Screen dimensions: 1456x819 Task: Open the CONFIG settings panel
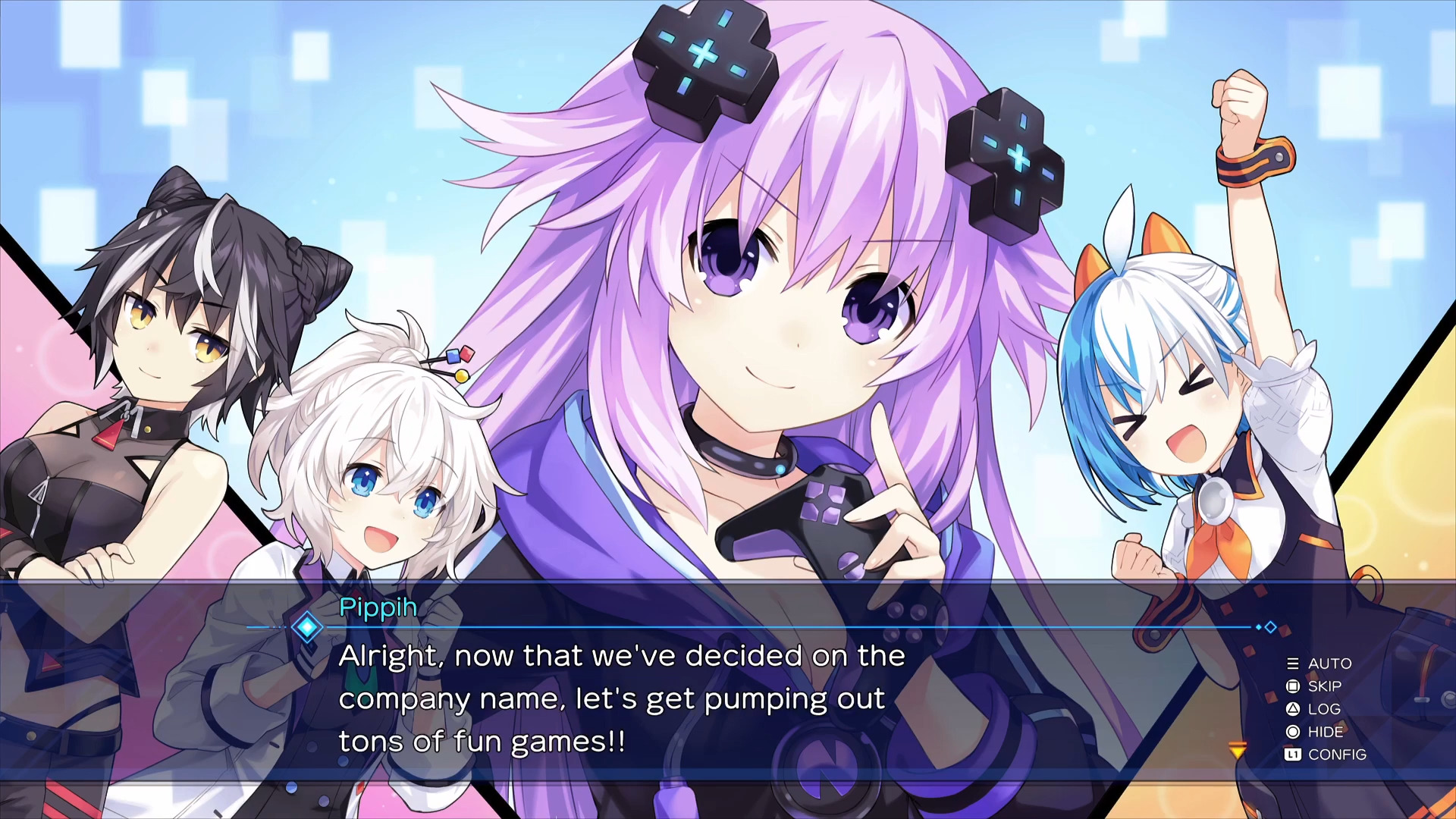click(x=1338, y=755)
